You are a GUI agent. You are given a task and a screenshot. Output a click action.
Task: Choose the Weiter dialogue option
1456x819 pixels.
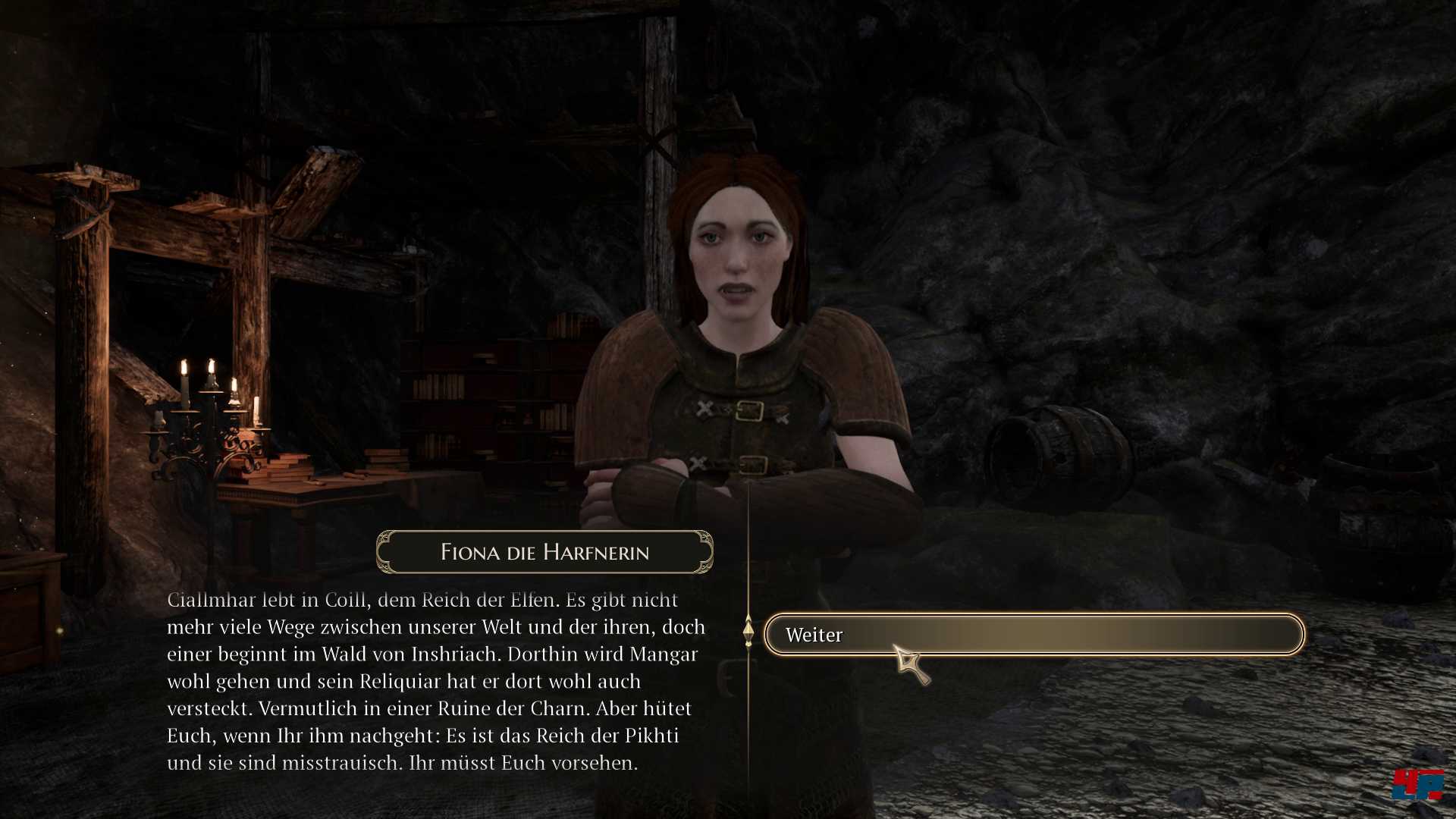click(x=1033, y=635)
